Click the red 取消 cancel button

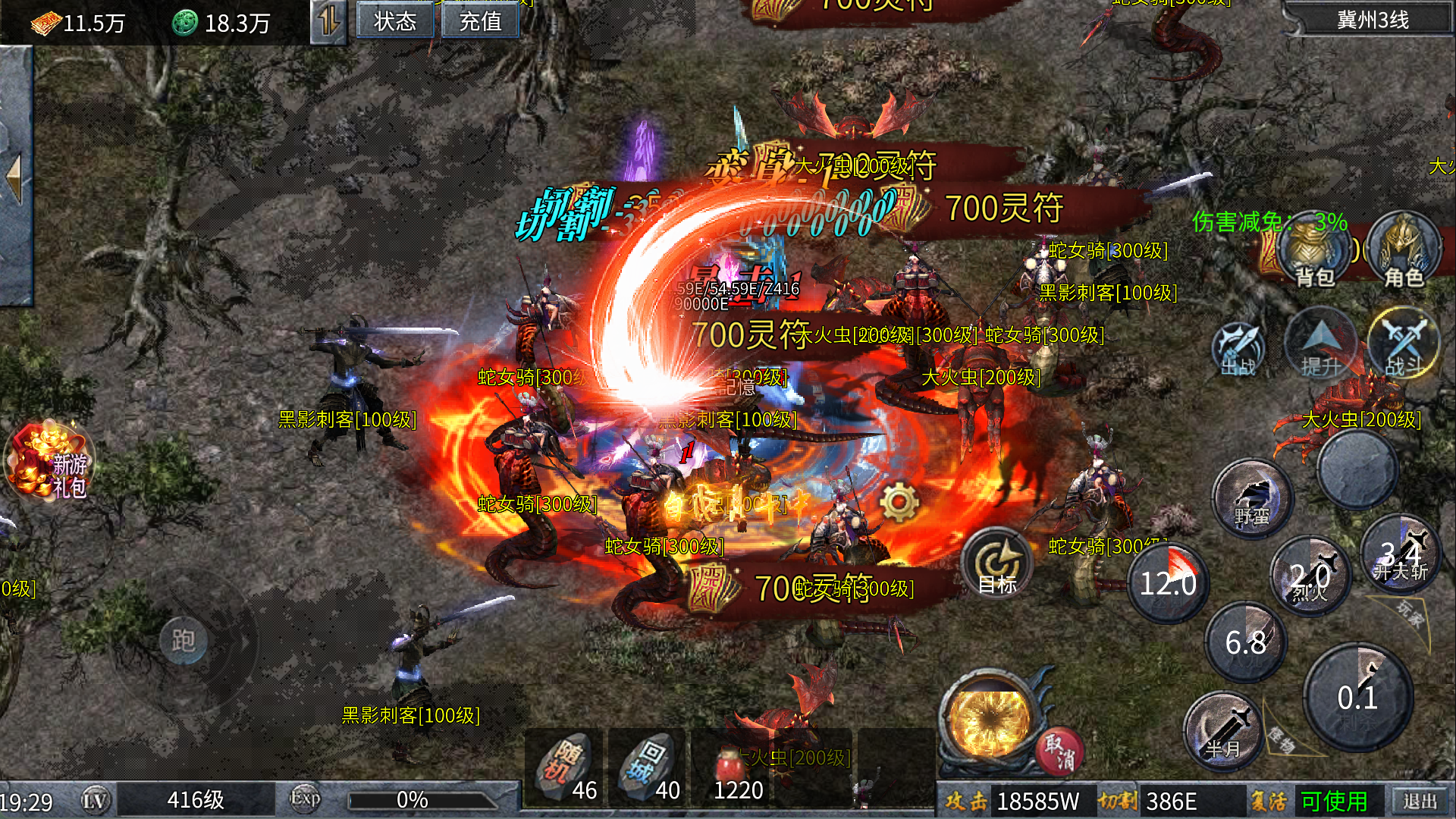tap(1059, 752)
